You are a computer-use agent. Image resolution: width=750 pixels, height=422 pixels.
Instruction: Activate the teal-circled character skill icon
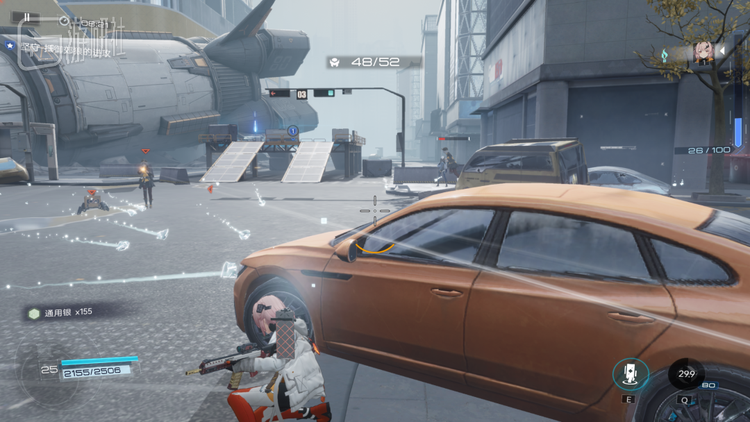tap(631, 374)
